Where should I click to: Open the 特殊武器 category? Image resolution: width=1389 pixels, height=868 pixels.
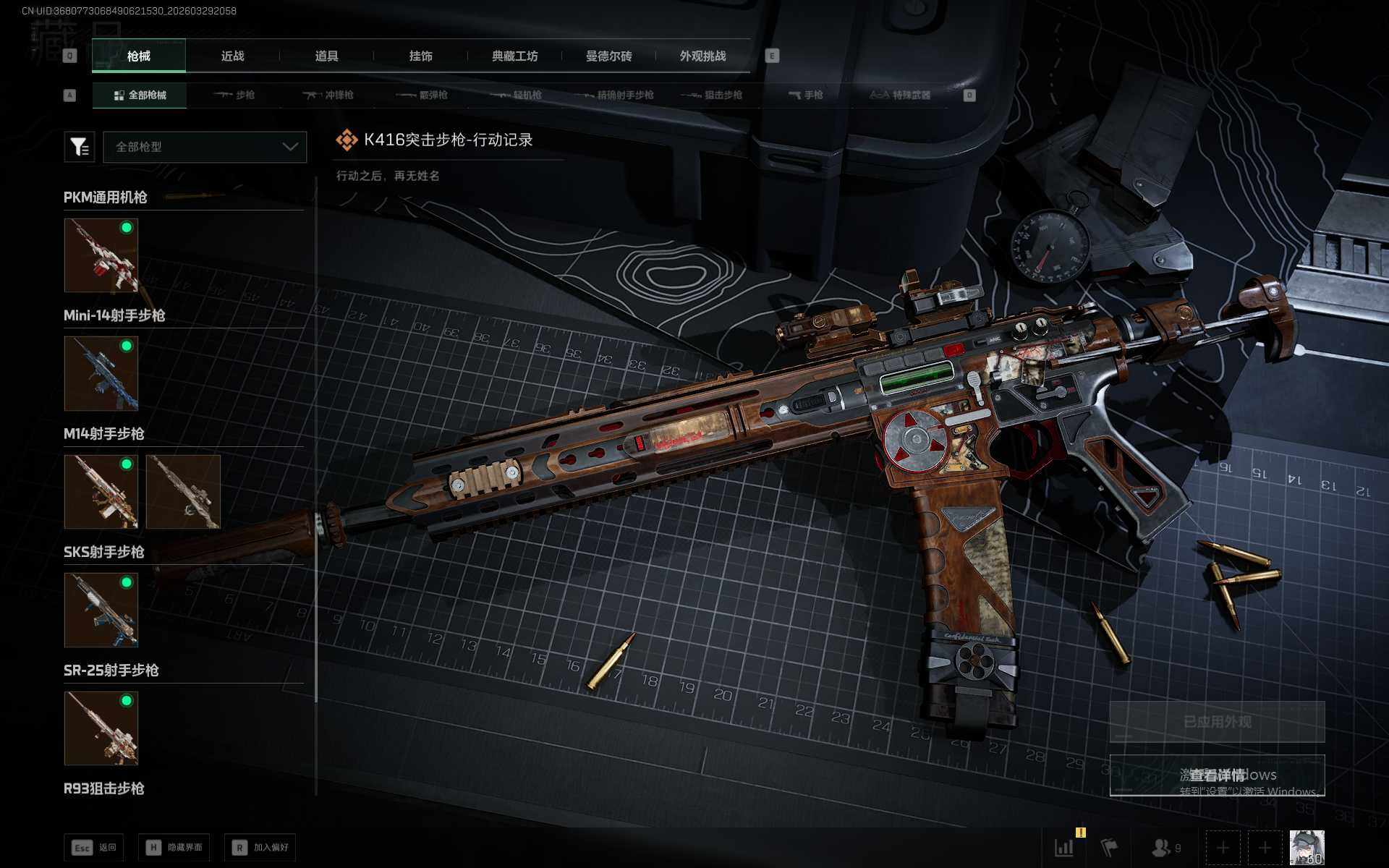coord(900,95)
